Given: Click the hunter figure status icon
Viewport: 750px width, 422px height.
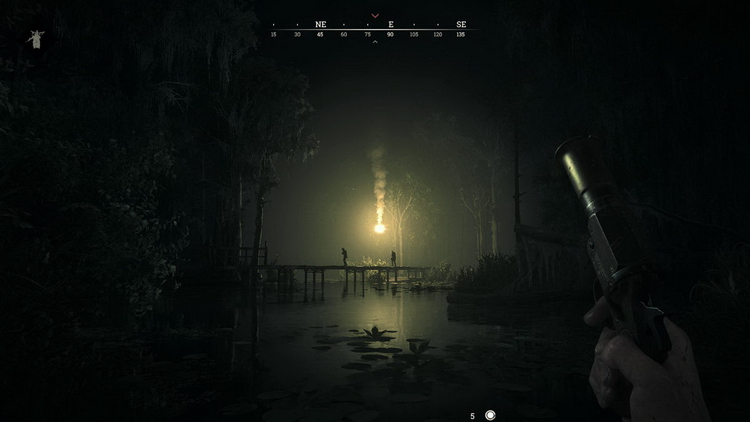Looking at the screenshot, I should [36, 39].
